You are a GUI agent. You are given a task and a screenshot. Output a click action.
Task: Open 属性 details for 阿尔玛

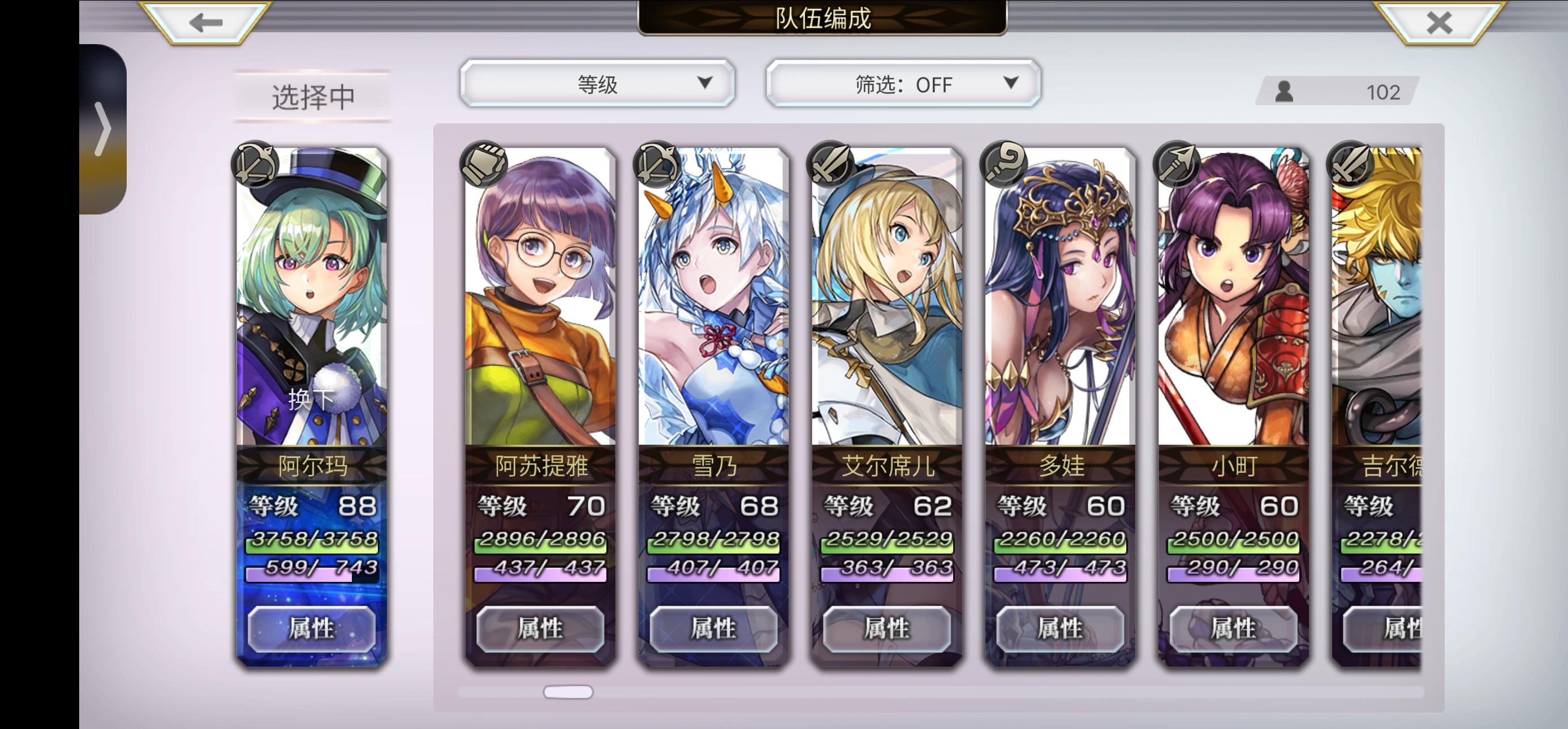click(x=312, y=631)
